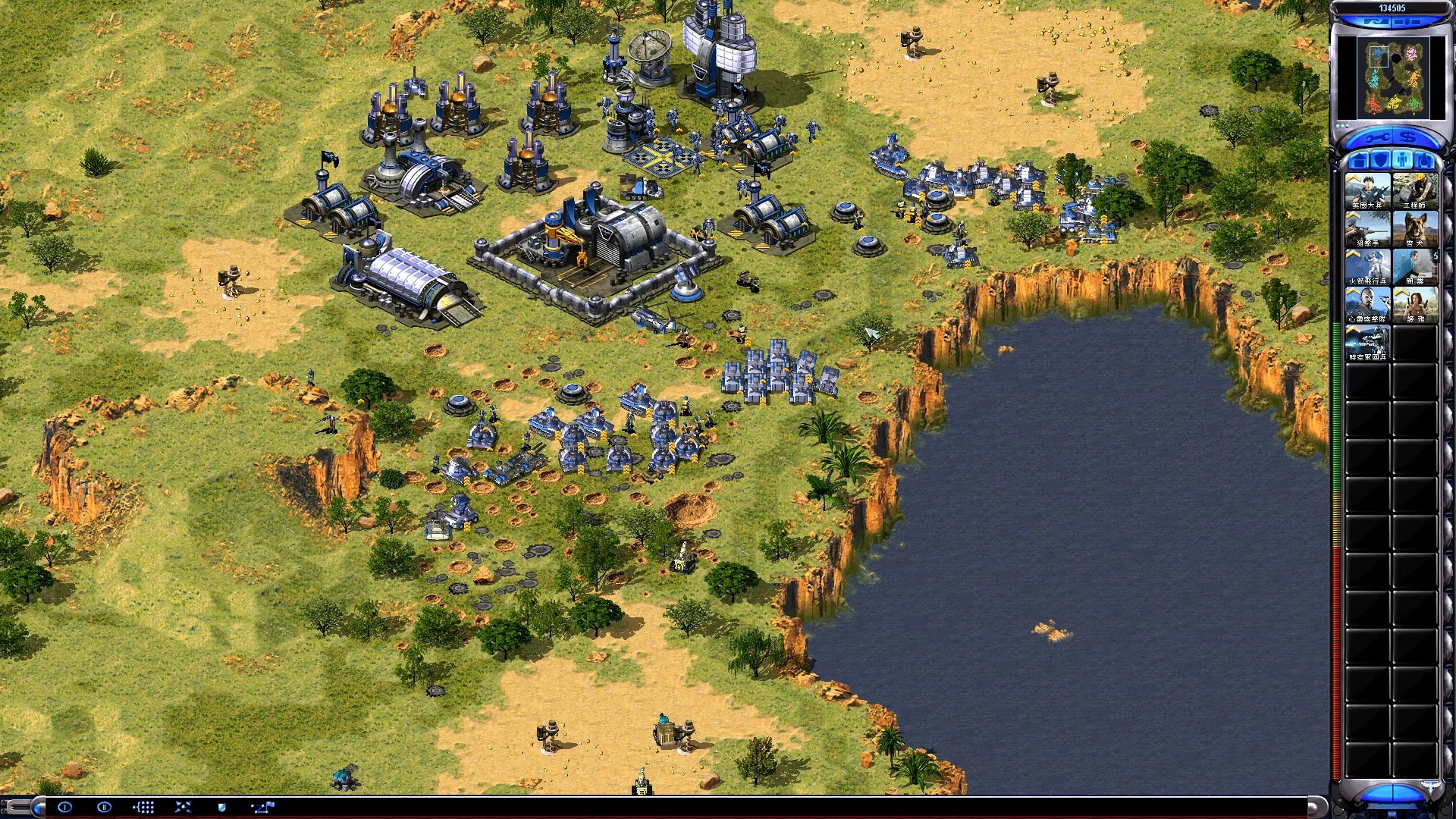Queue an Engineer (工程師) unit
This screenshot has height=819, width=1456.
click(x=1415, y=191)
